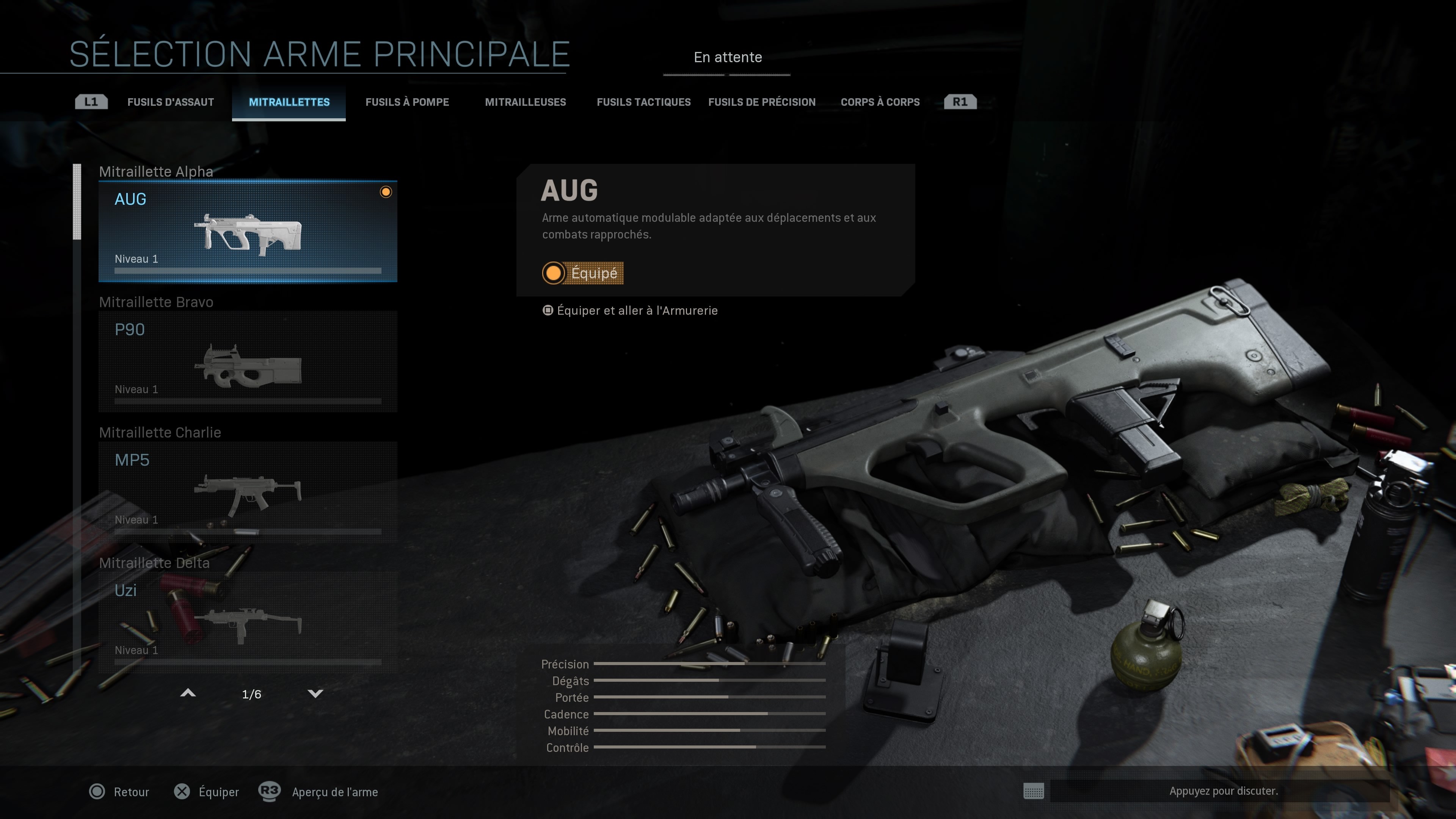Viewport: 1456px width, 819px height.
Task: Click the X Équiper button icon
Action: [182, 792]
